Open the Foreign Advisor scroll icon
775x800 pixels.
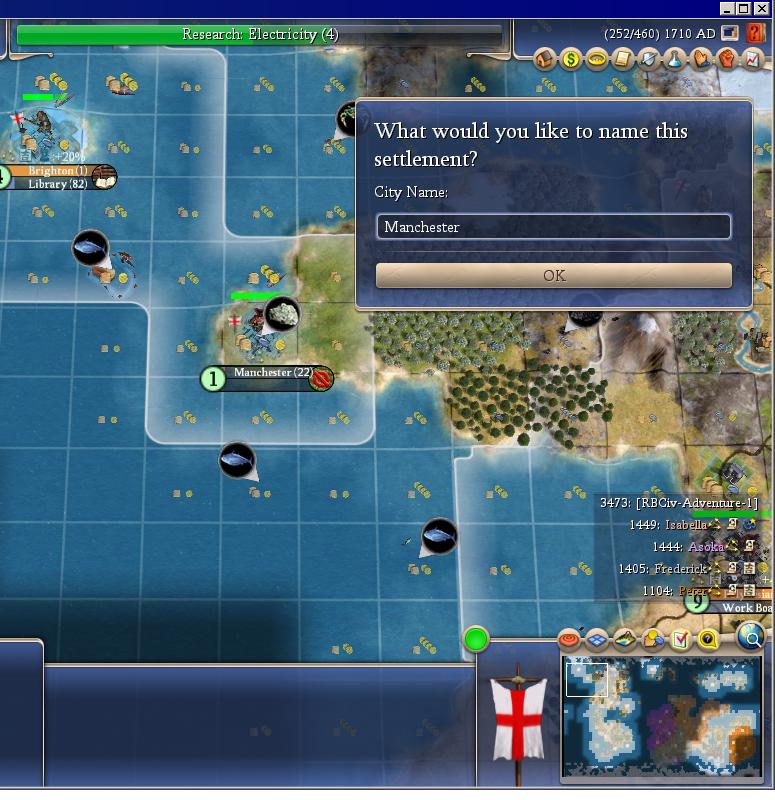[623, 60]
